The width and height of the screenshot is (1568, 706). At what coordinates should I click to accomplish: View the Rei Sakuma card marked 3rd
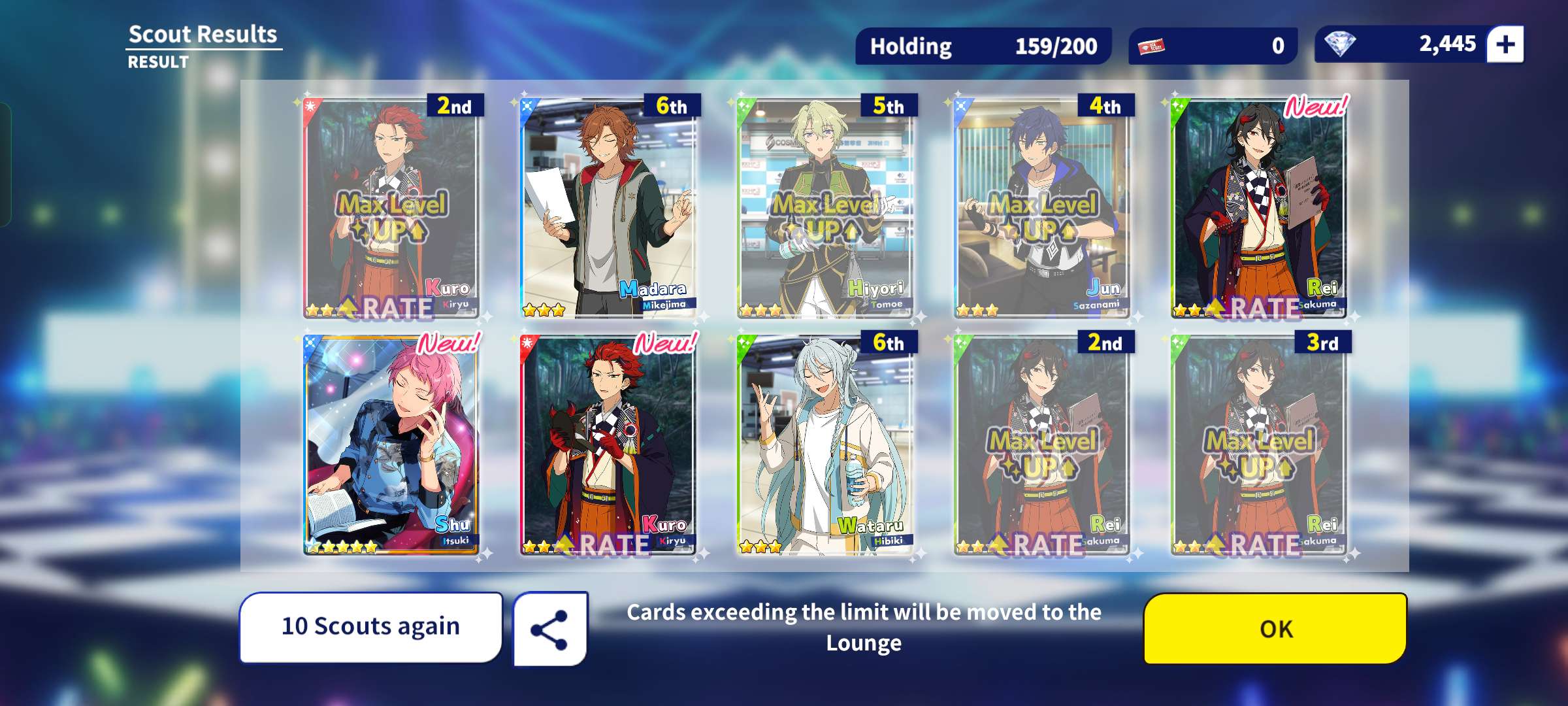1259,445
